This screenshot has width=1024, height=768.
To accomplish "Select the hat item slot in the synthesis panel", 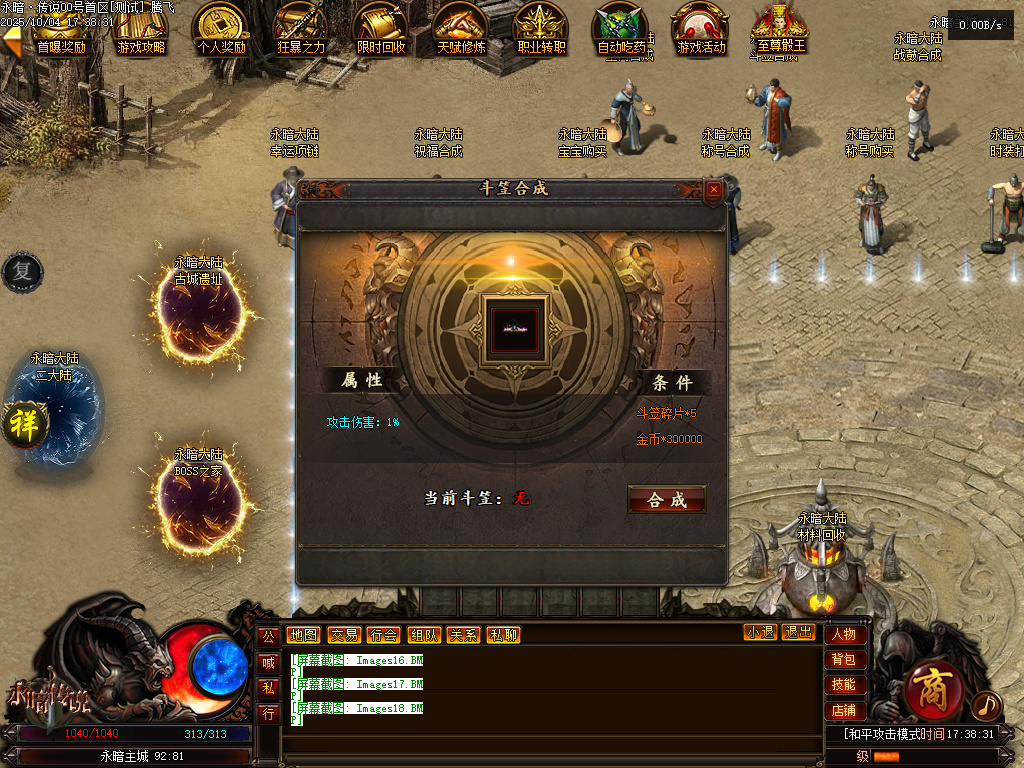I will tap(513, 327).
